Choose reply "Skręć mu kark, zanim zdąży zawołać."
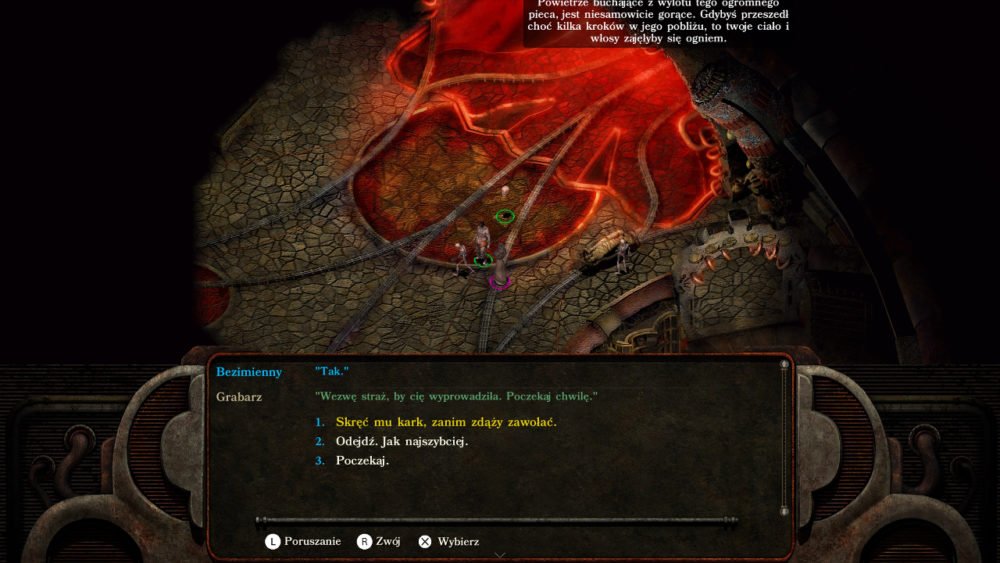Image resolution: width=1000 pixels, height=563 pixels. 445,422
